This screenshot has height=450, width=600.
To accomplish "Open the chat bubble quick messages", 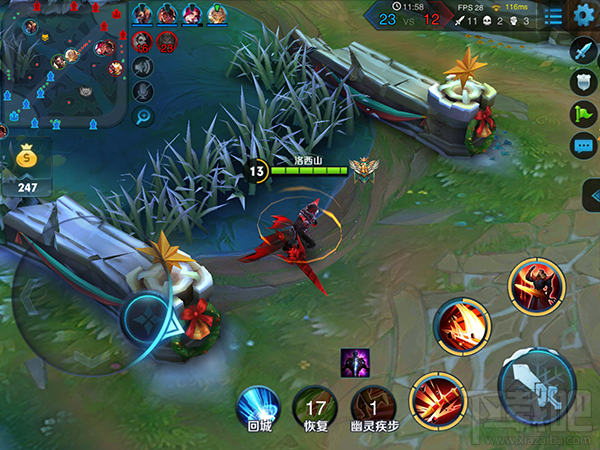I will click(583, 146).
